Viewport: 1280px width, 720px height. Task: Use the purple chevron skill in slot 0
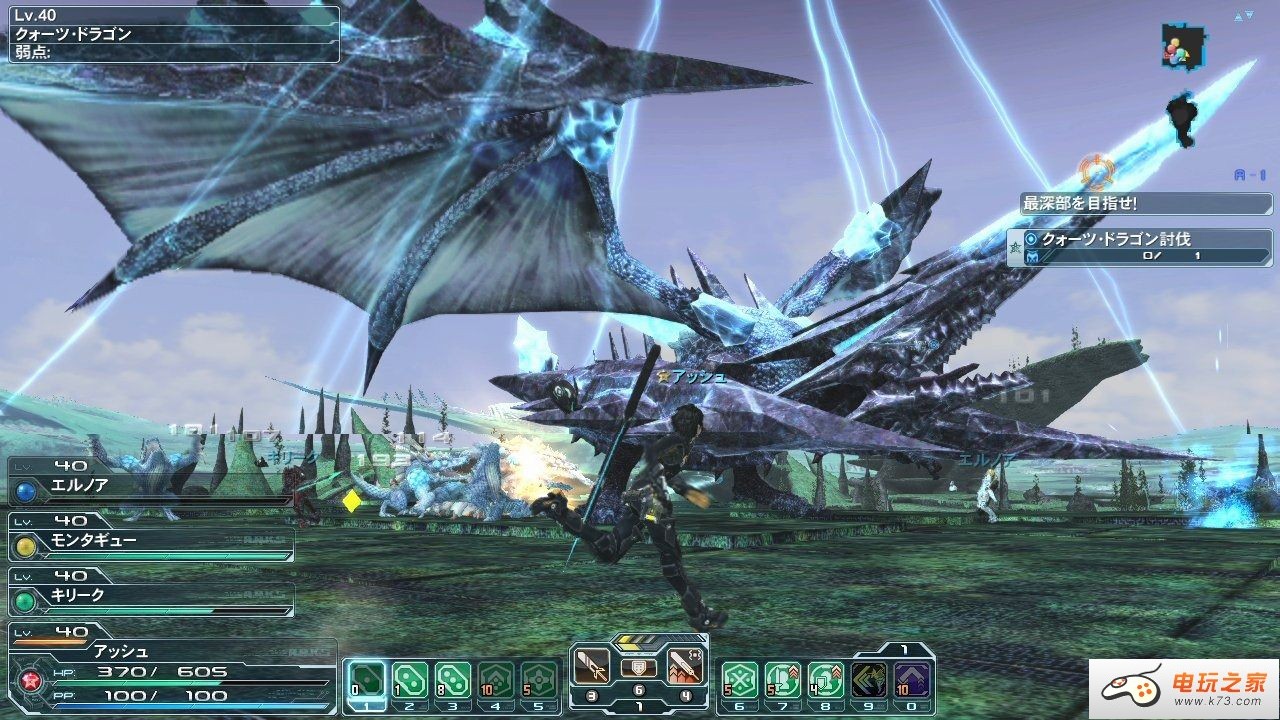912,680
